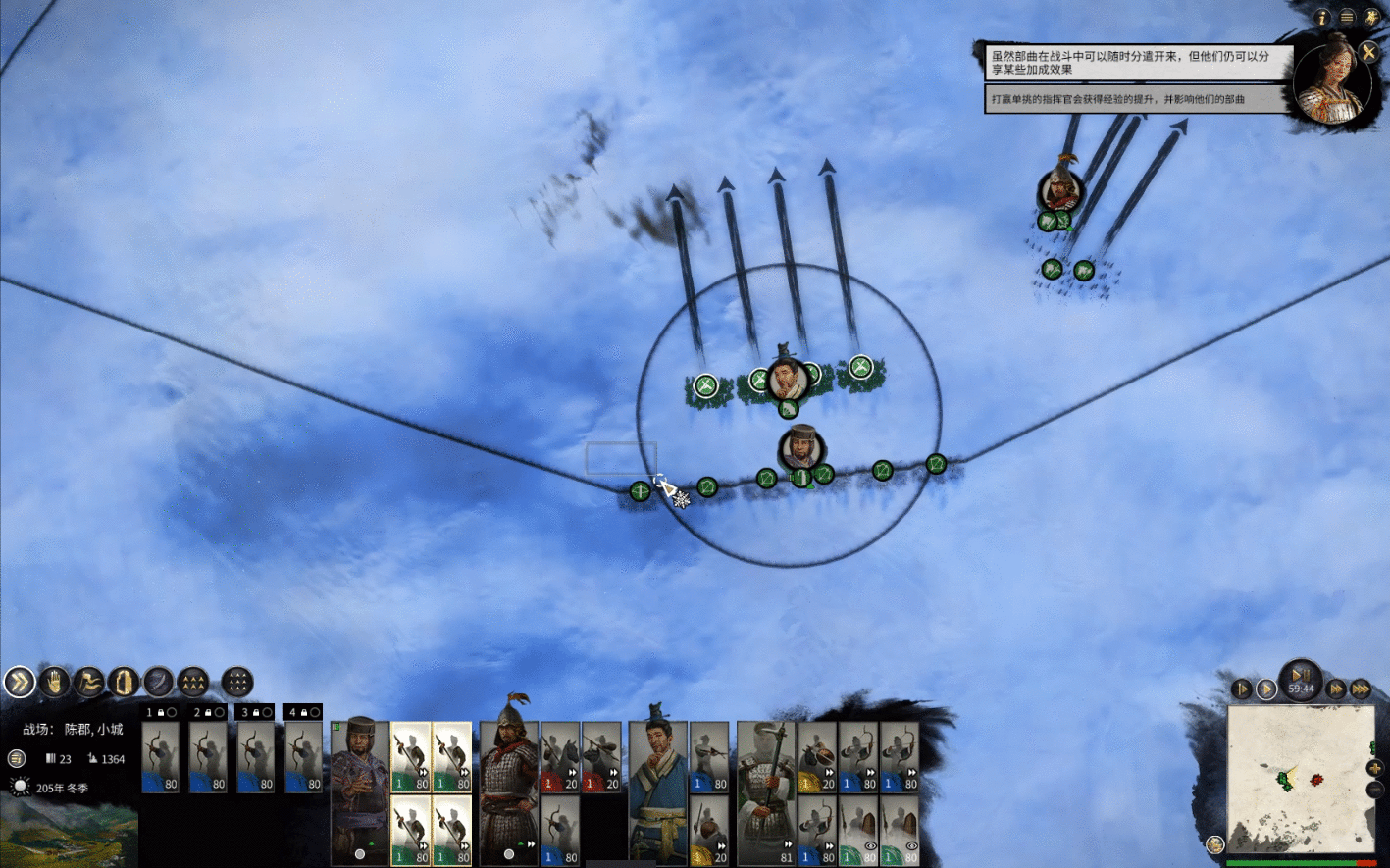Select archer unit card in group 1

click(160, 757)
